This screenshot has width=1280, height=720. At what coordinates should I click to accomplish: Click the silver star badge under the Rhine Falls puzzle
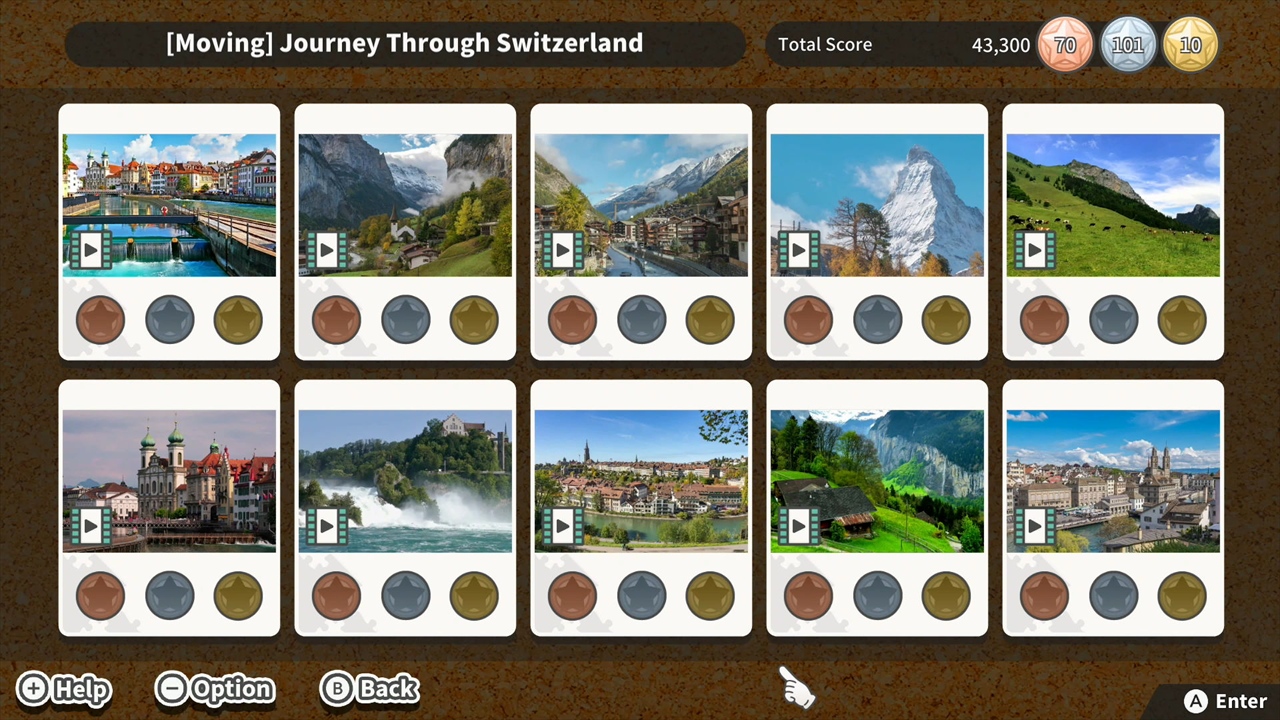click(405, 594)
